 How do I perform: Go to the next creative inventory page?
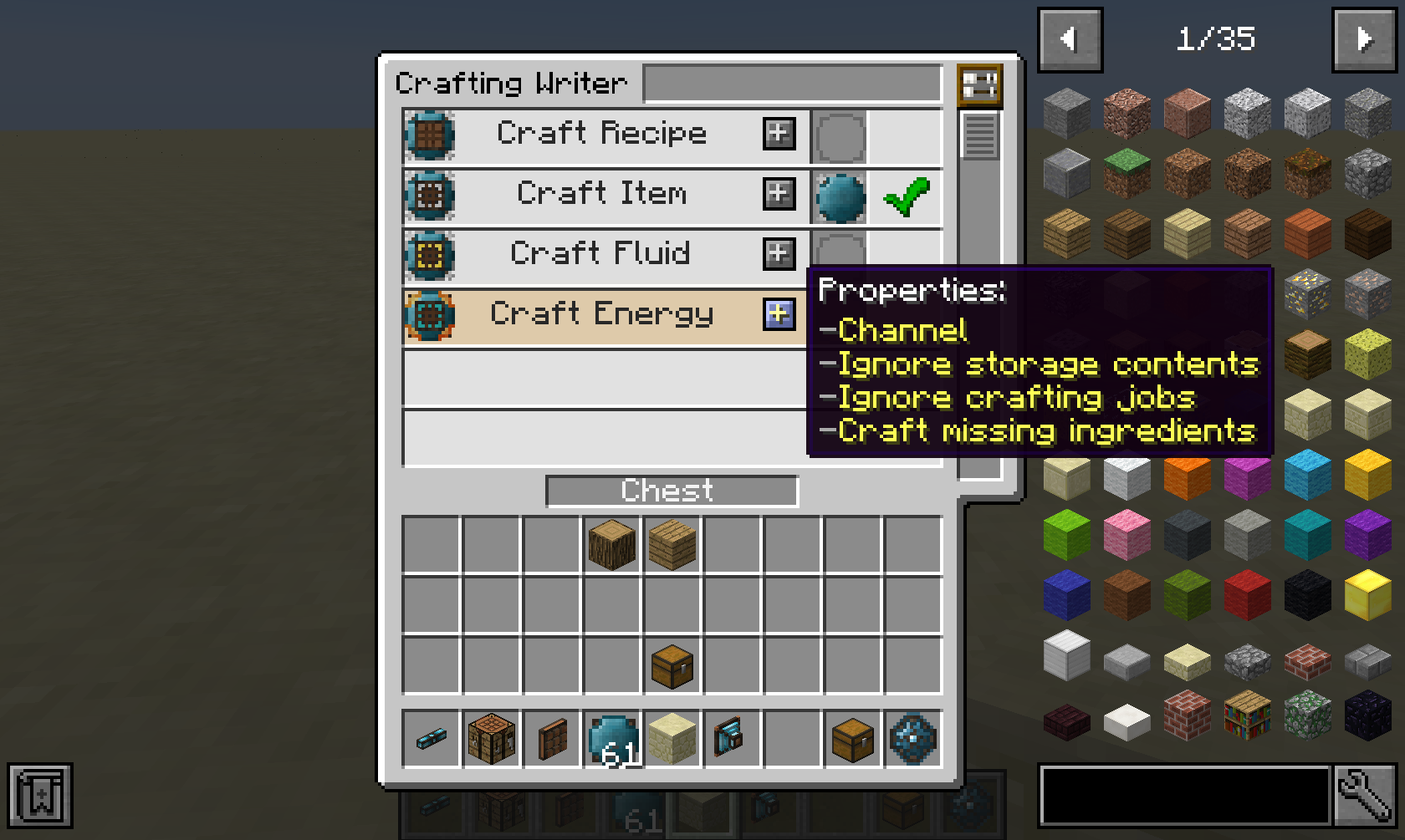1365,38
